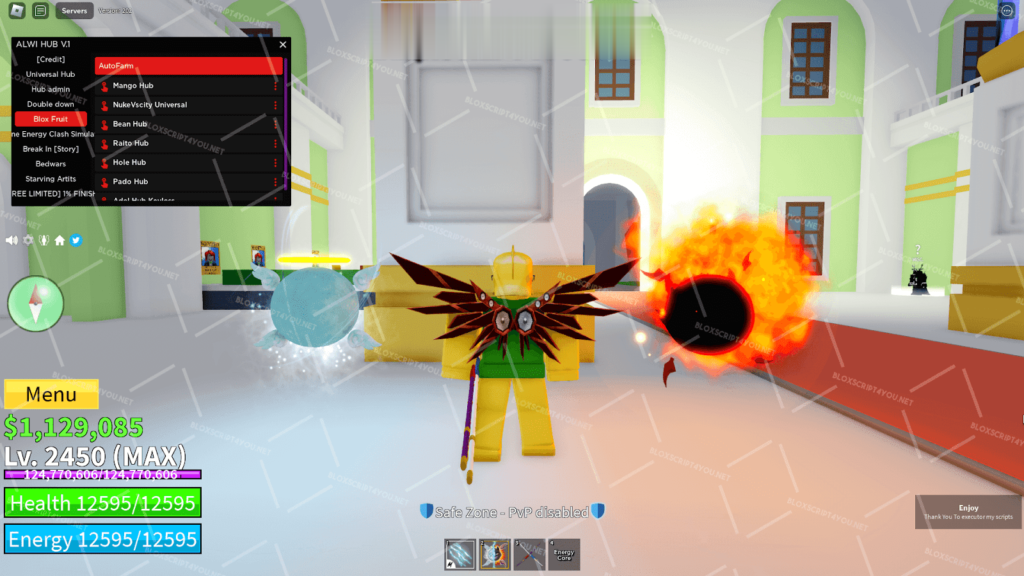Click the blue Twitter bird icon
Image resolution: width=1024 pixels, height=576 pixels.
coord(75,240)
